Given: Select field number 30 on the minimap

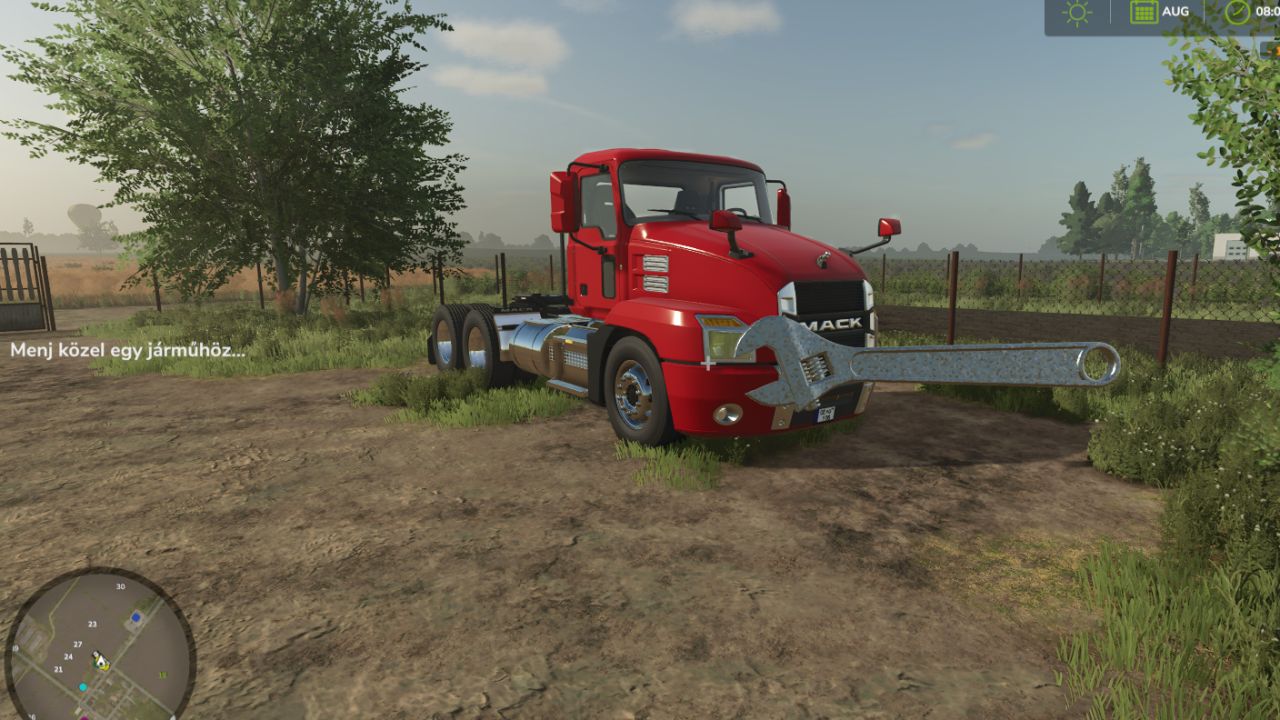Looking at the screenshot, I should tap(120, 587).
